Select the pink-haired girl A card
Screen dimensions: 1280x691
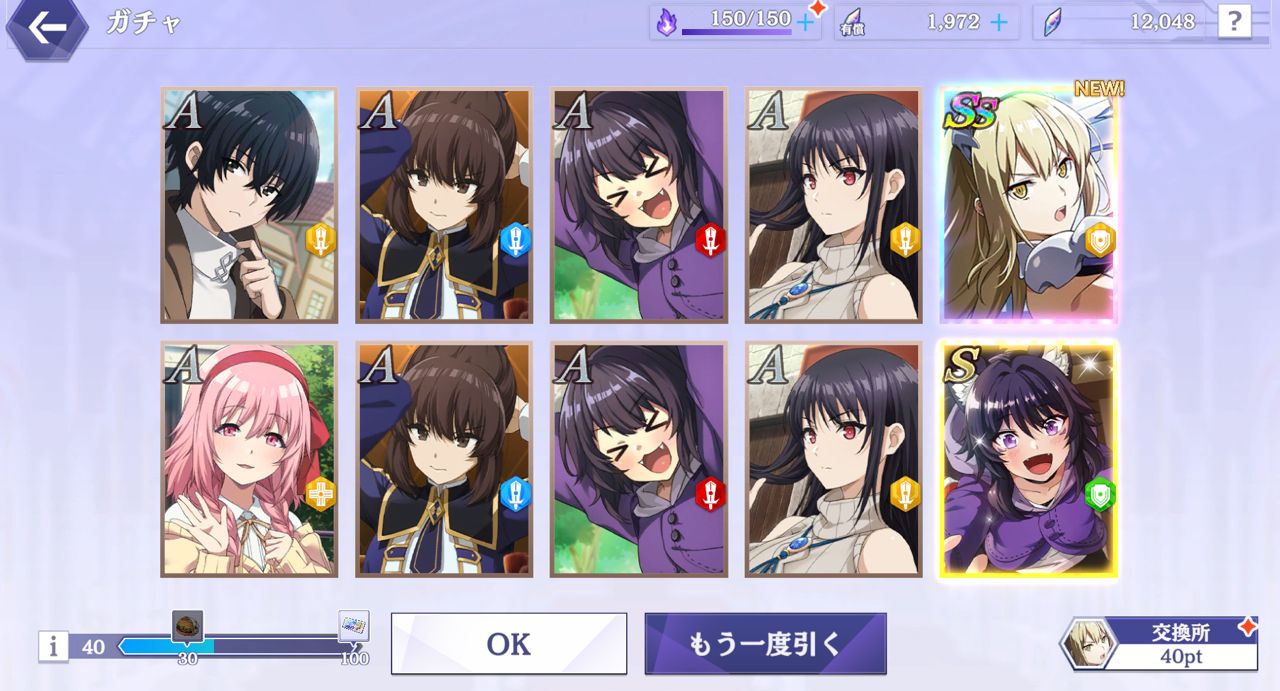coord(249,459)
